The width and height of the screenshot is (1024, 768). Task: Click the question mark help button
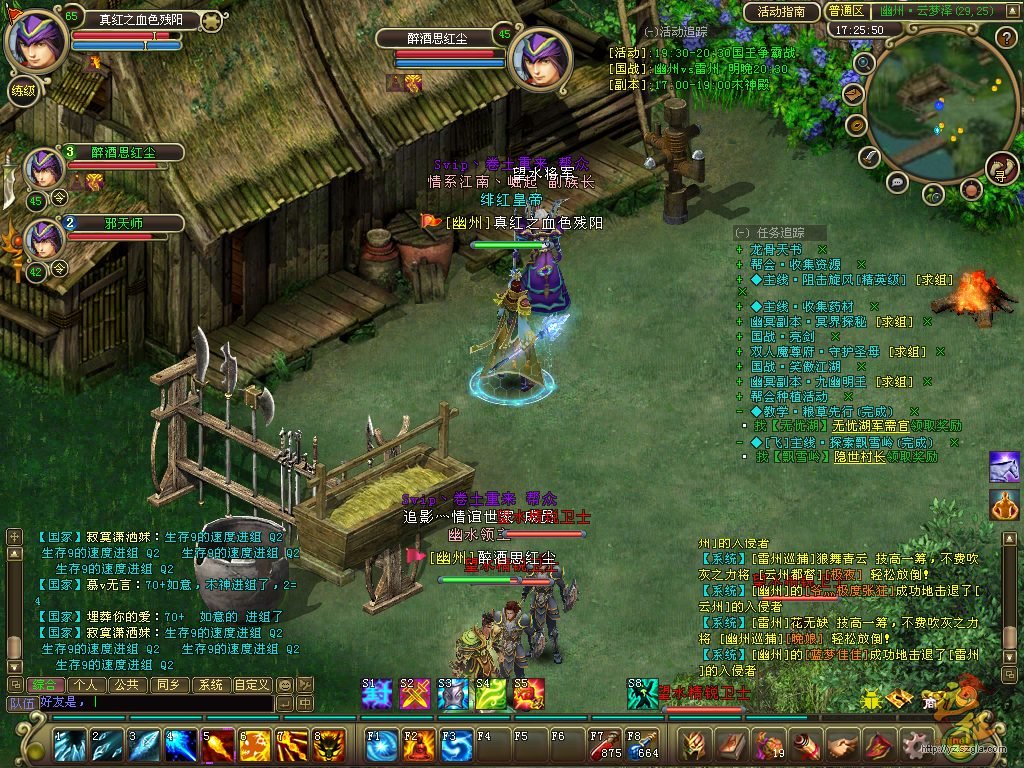[x=1006, y=38]
